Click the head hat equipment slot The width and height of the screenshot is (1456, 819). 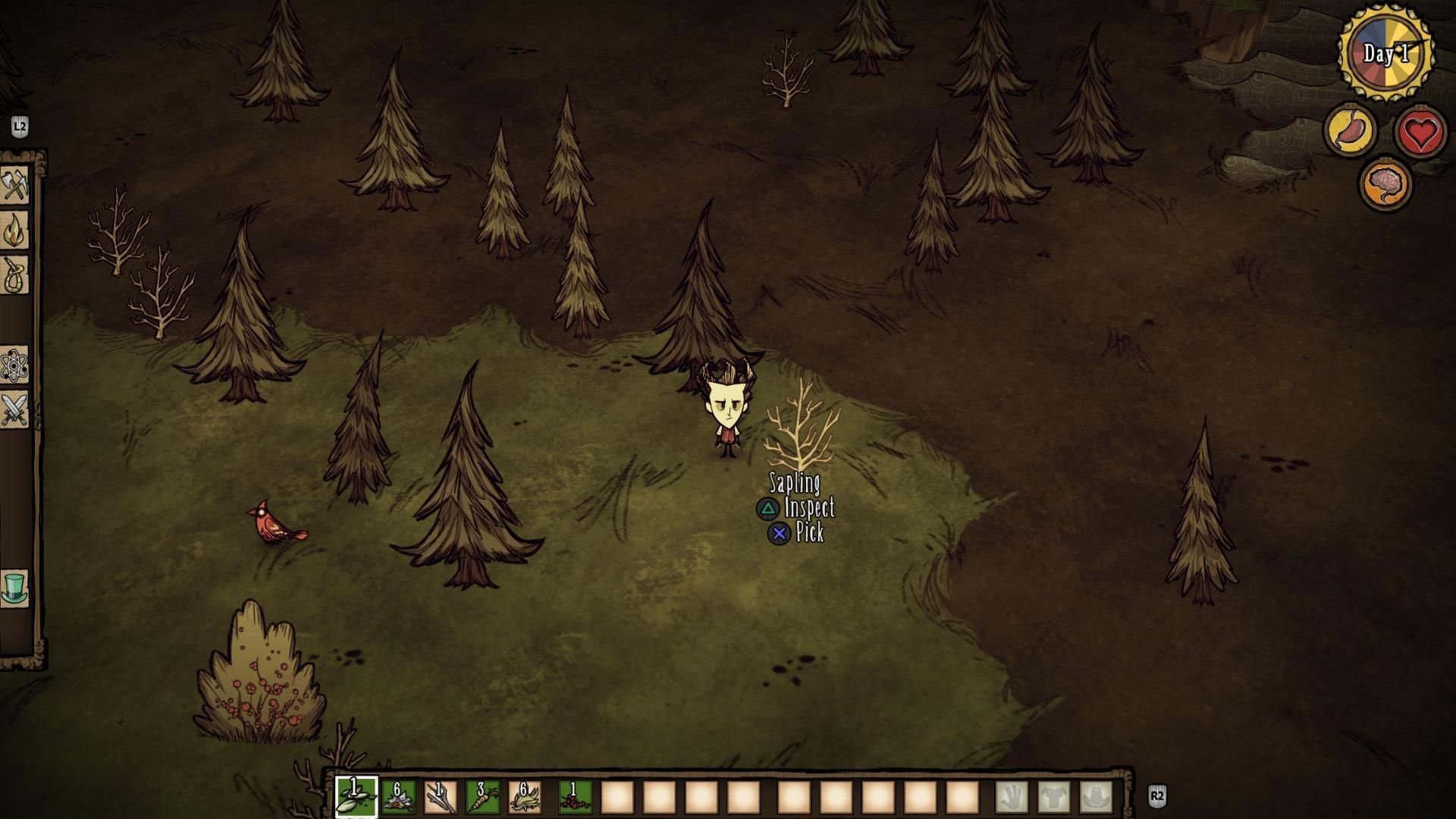pos(1096,797)
